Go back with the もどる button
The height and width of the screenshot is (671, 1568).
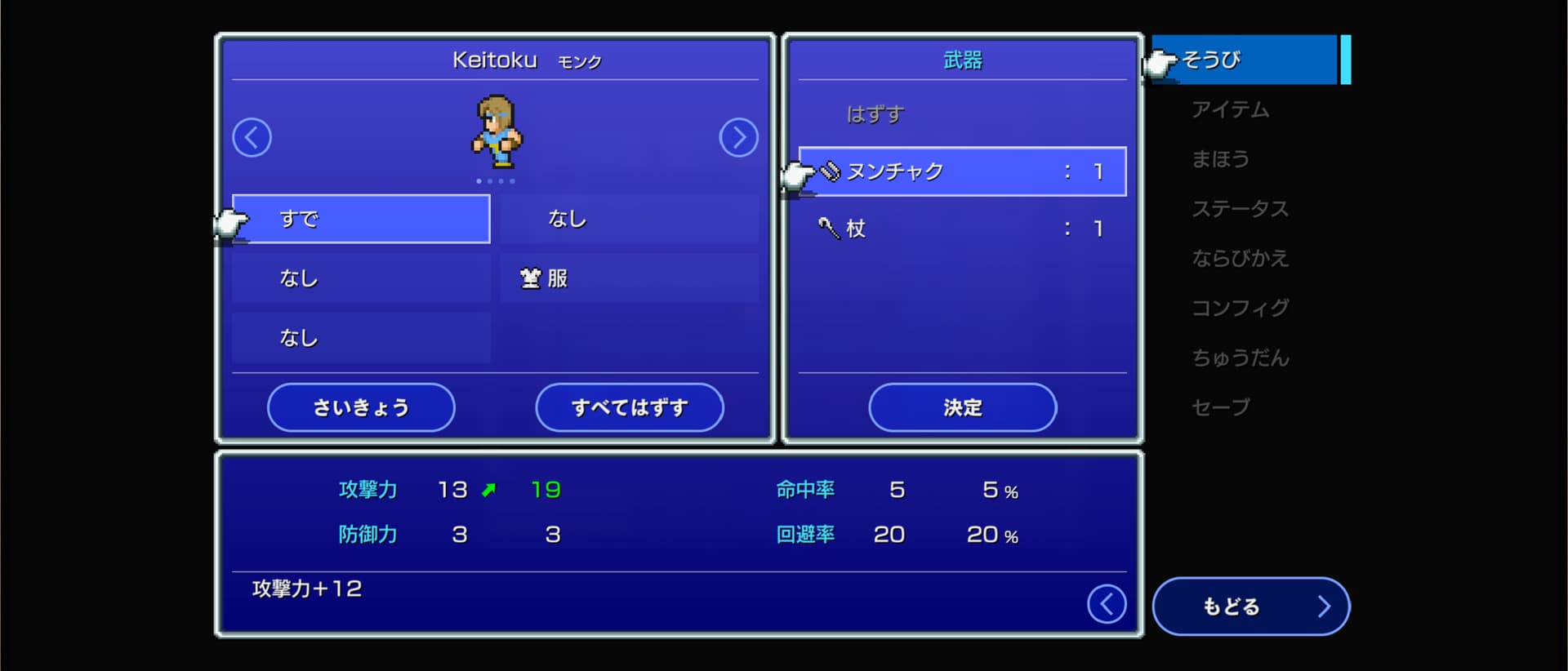pyautogui.click(x=1249, y=606)
